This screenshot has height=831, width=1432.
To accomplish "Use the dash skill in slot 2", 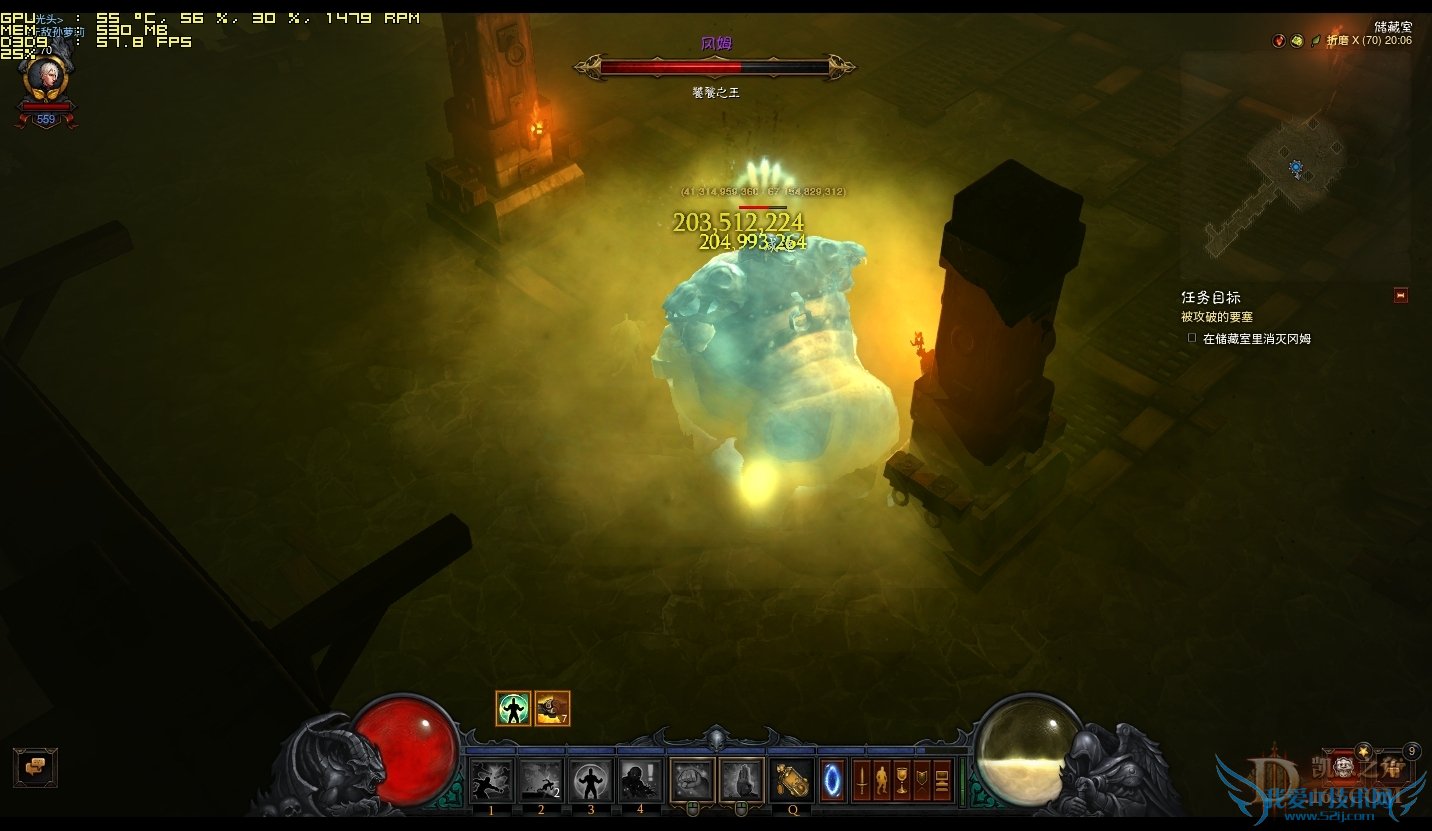I will coord(541,780).
